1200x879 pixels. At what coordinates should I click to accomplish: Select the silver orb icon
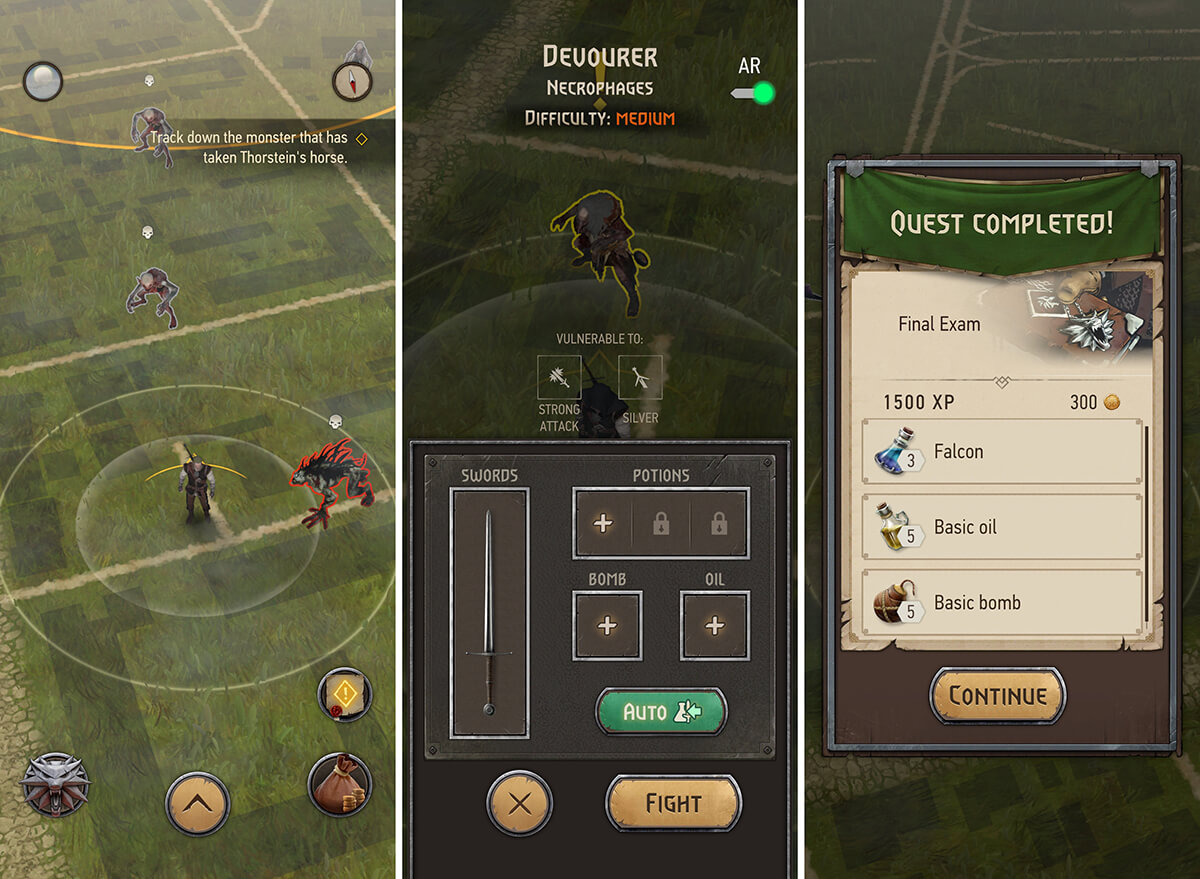42,82
